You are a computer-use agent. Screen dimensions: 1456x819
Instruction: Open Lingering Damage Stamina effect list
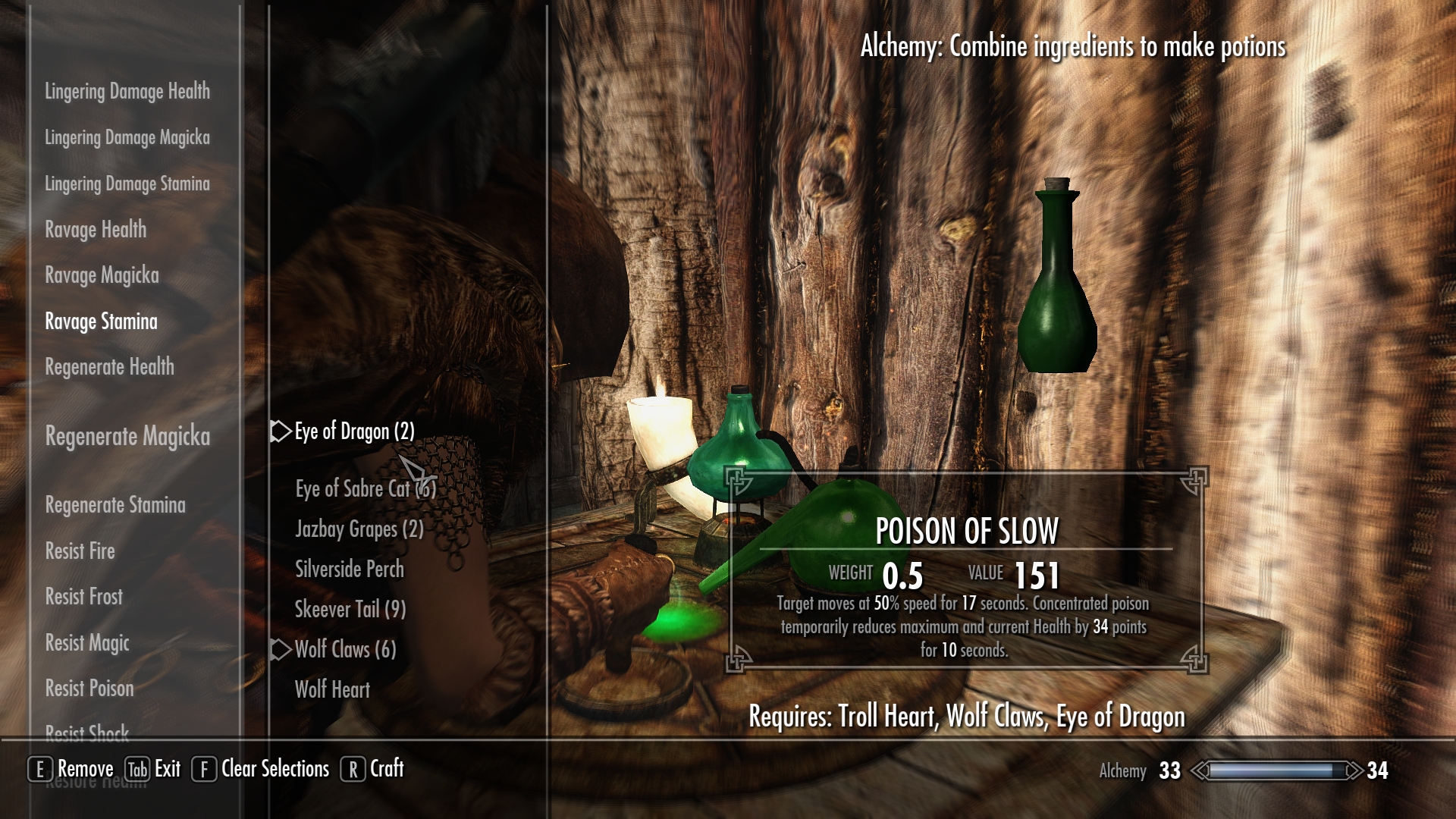127,184
